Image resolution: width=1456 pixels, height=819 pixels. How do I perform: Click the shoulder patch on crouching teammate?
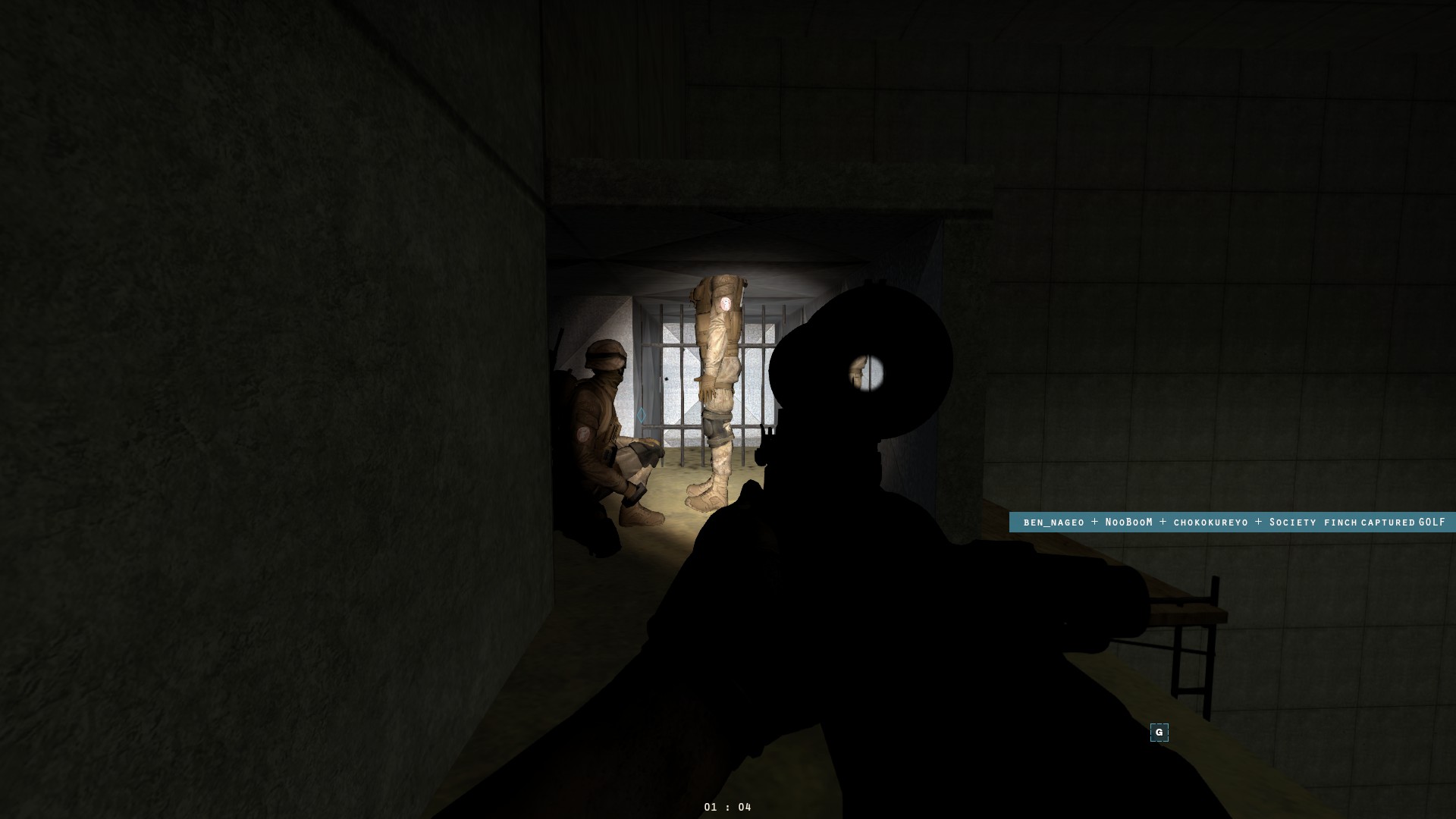585,435
